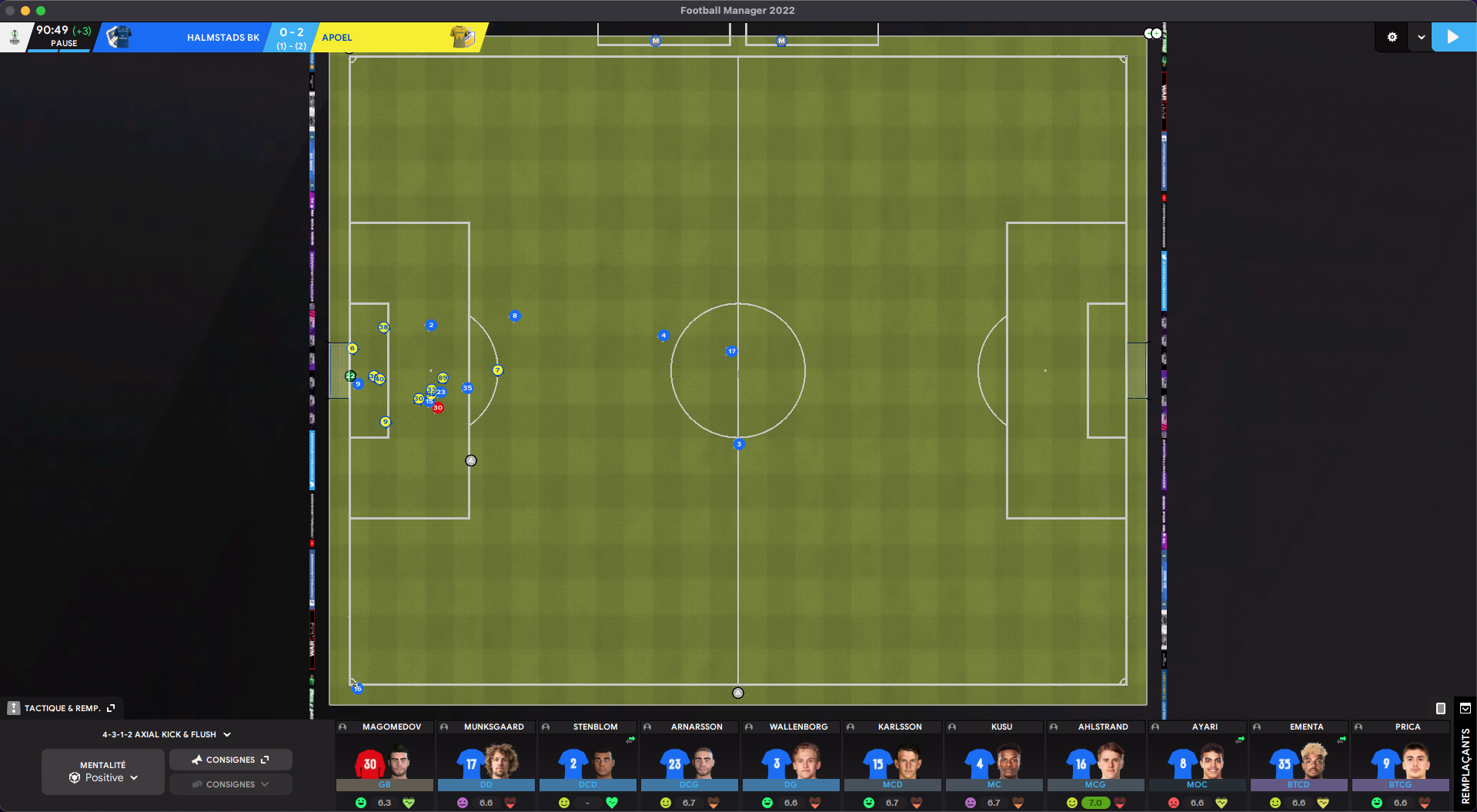Expand the dropdown arrow beside the gear
Screen dimensions: 1477x812
[x=1421, y=37]
